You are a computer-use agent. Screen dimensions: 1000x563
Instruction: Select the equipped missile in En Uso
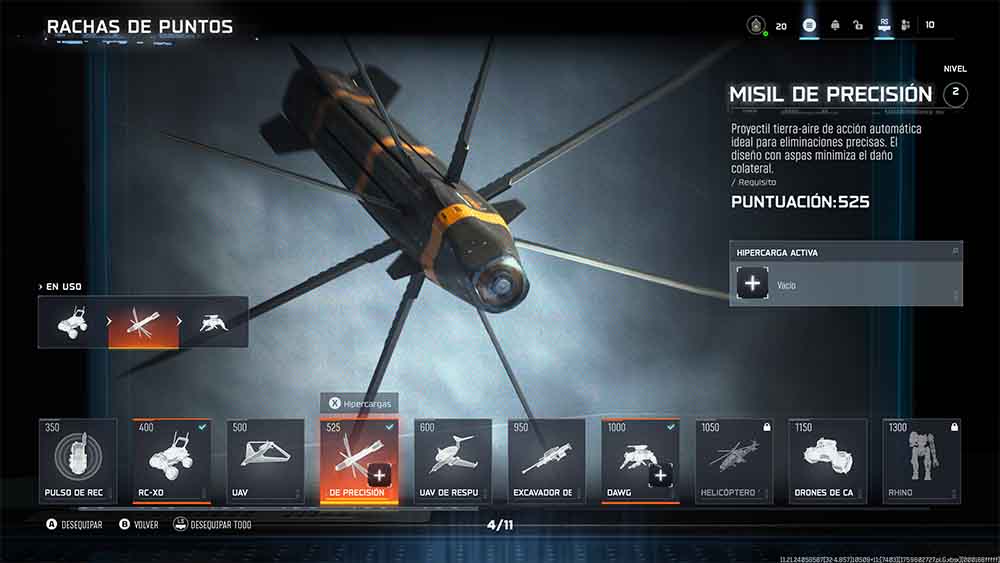click(143, 322)
